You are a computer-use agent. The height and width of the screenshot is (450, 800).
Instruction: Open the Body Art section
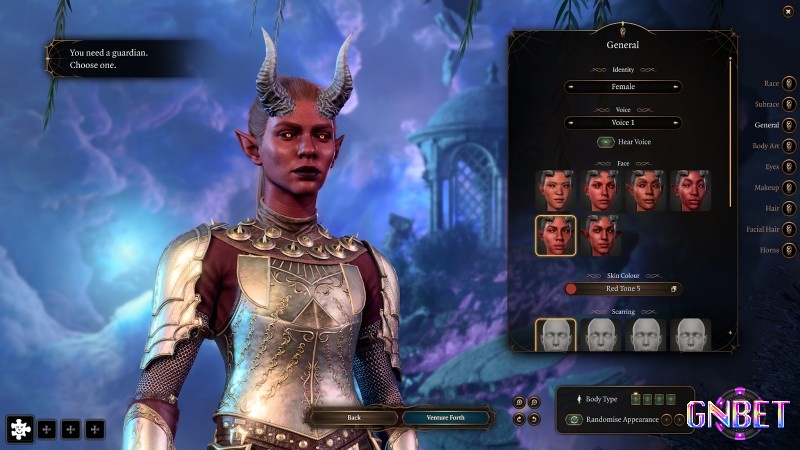(x=789, y=146)
